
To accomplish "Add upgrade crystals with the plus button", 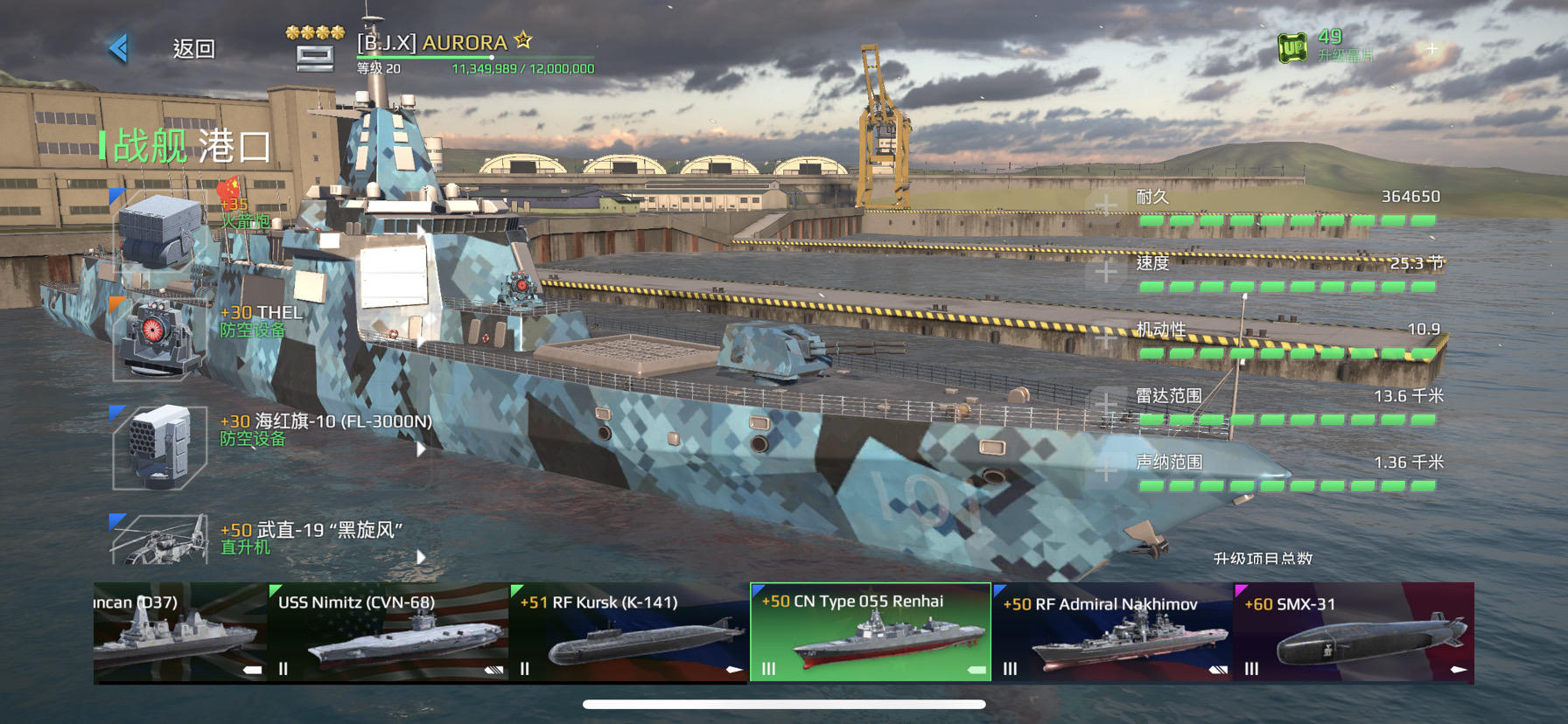I will [1431, 49].
